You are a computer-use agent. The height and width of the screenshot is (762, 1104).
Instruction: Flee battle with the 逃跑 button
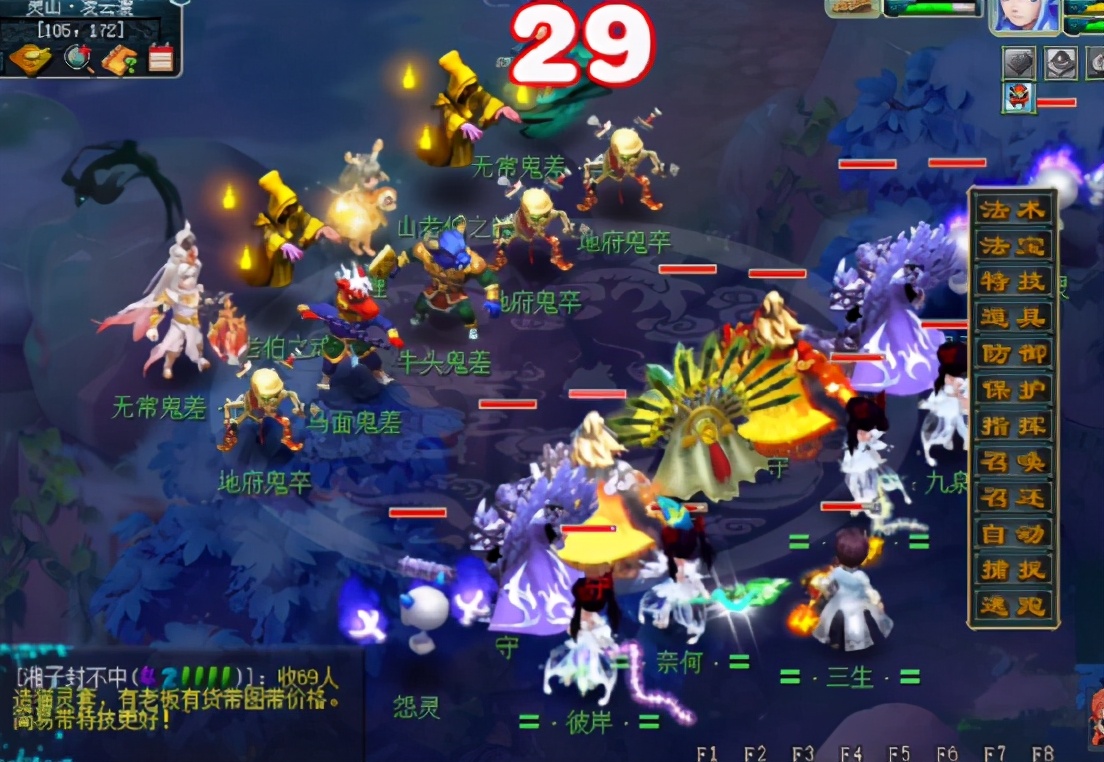point(1012,606)
